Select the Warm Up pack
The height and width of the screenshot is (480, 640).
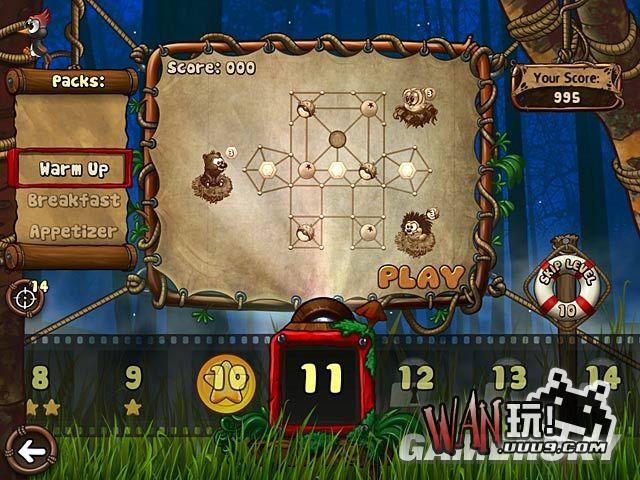pos(73,168)
